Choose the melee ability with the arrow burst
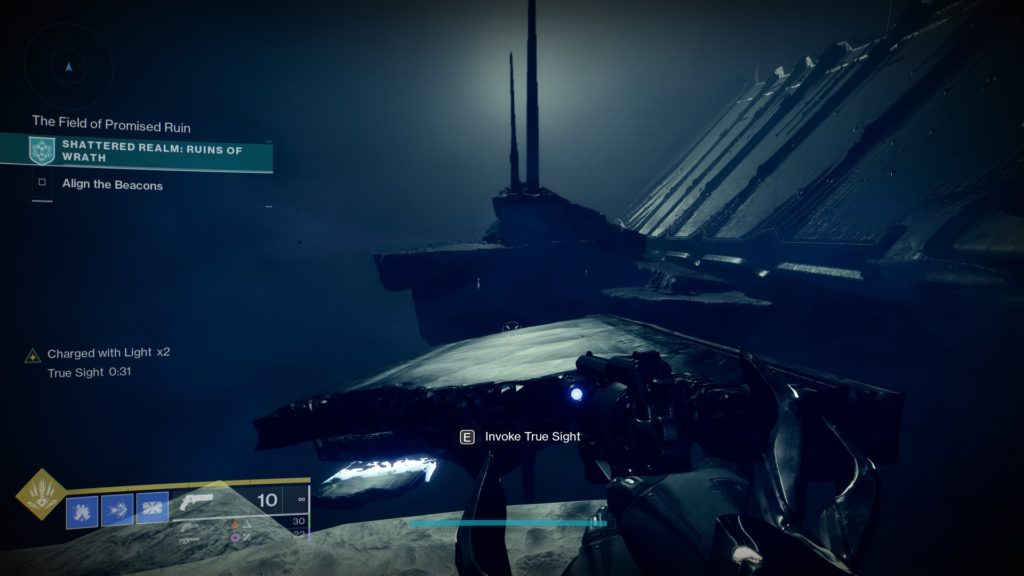 coord(117,510)
